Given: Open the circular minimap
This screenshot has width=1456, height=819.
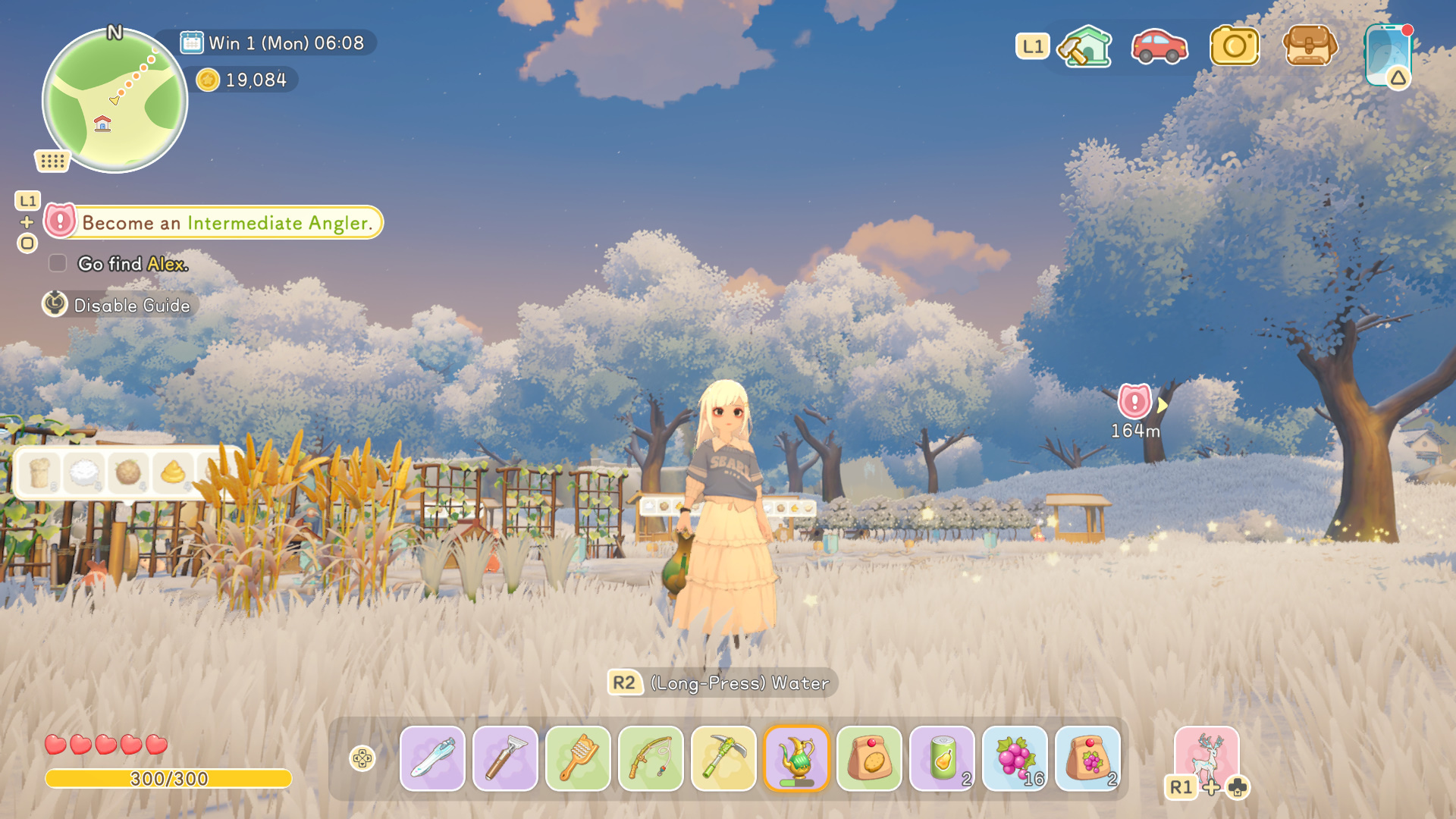Looking at the screenshot, I should click(115, 101).
